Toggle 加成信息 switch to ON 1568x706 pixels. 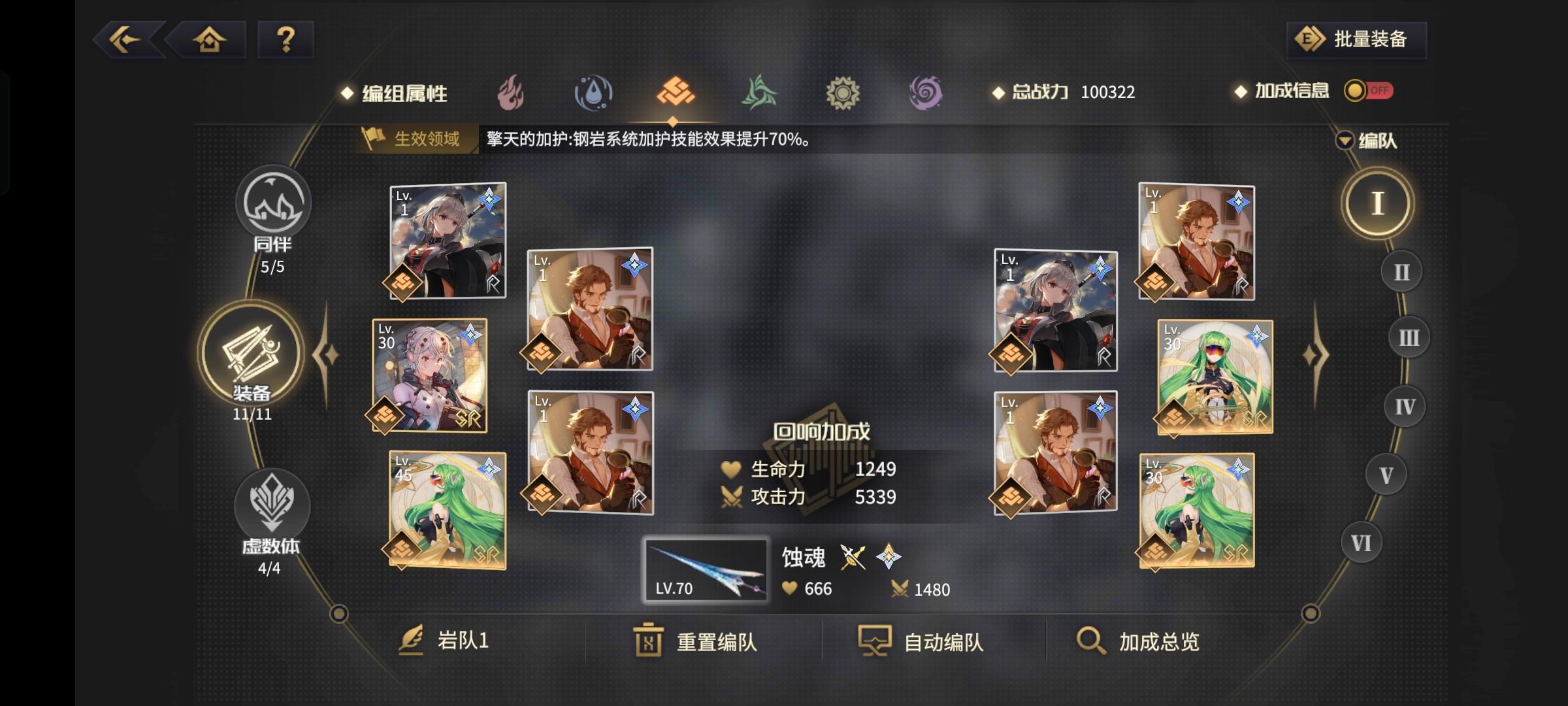coord(1369,92)
